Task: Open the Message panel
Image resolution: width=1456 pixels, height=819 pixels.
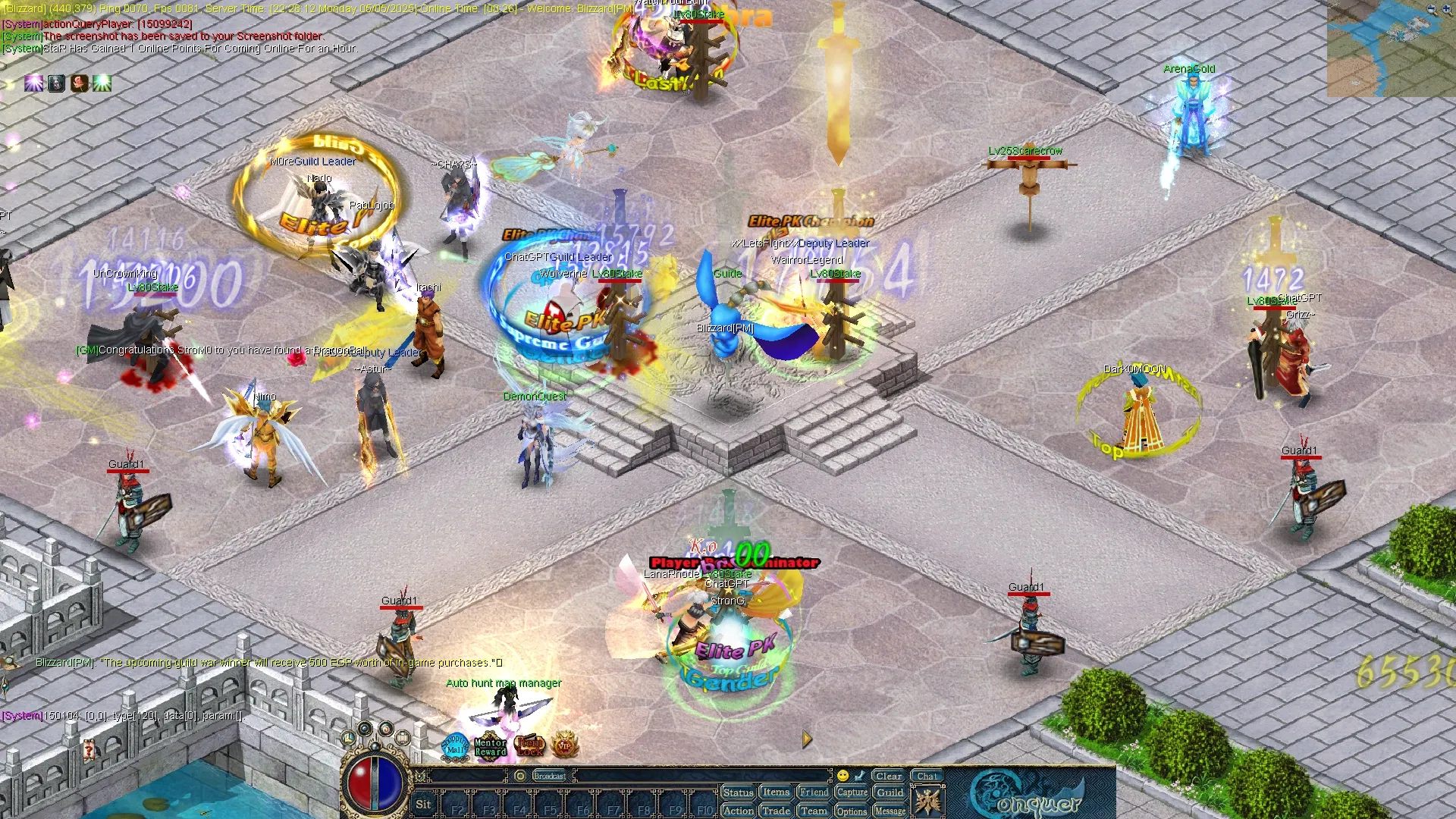Action: 890,811
